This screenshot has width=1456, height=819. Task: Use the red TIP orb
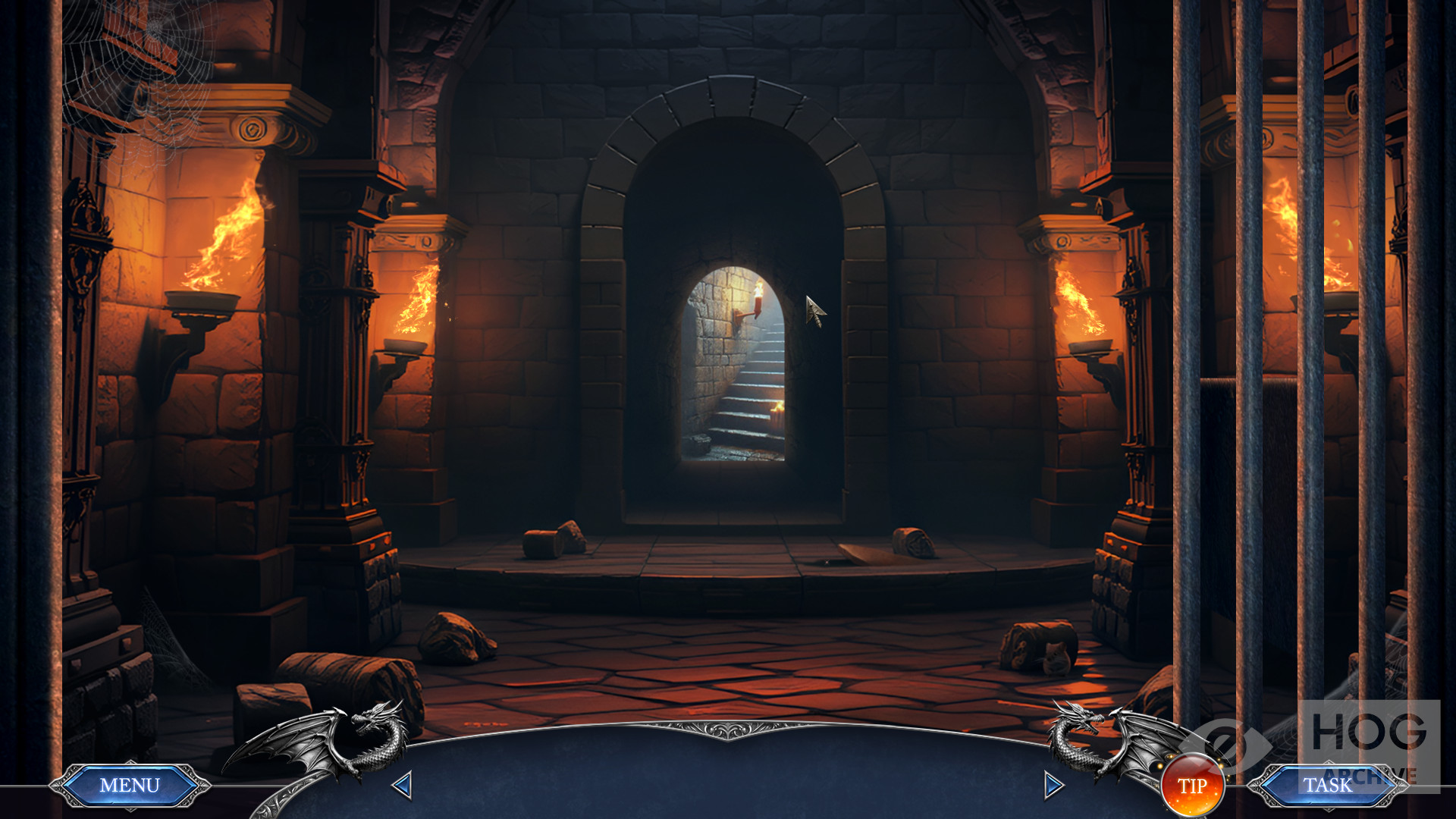click(x=1191, y=786)
